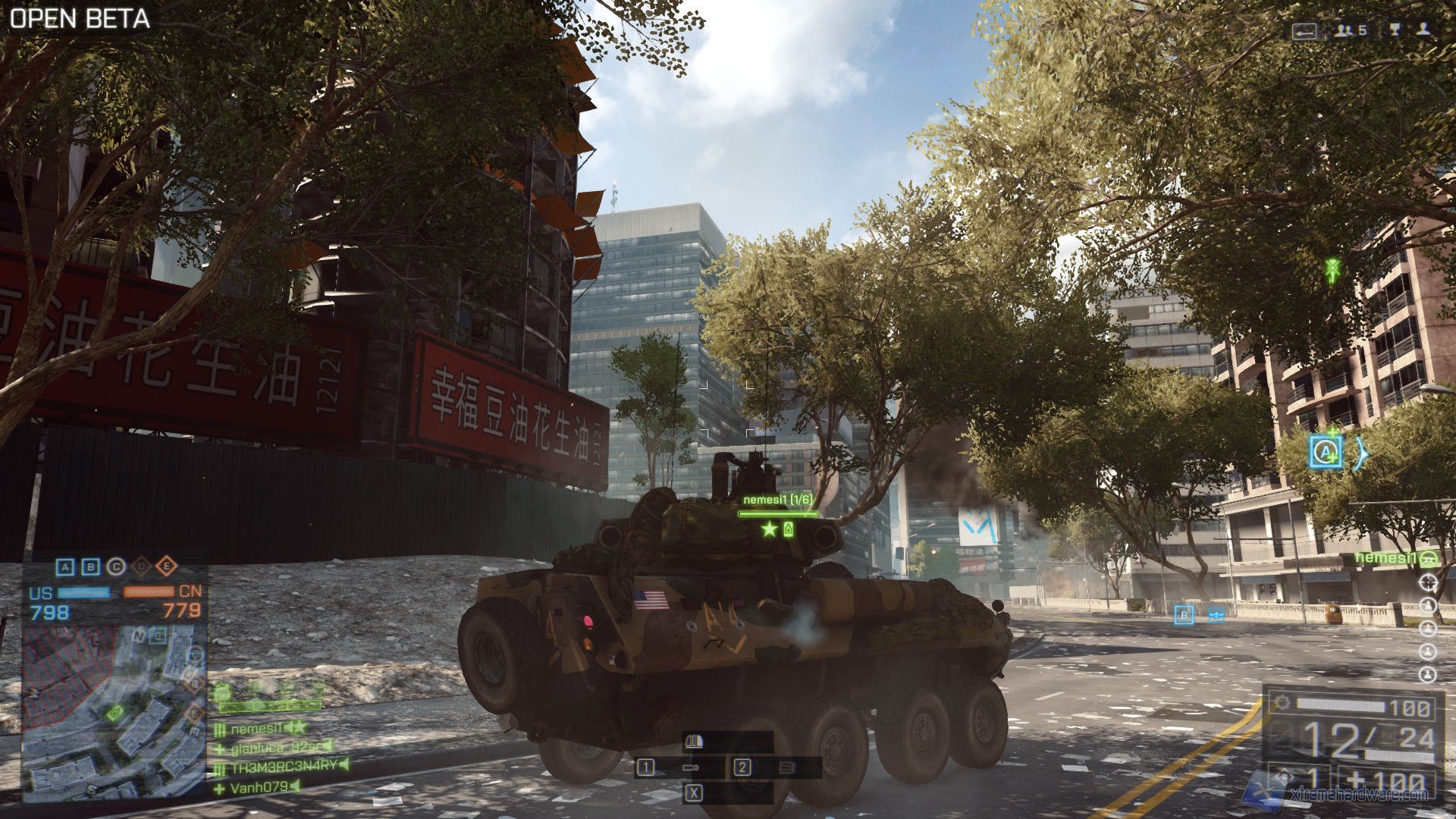
Task: Select the driver seat steering wheel icon
Action: [x=1428, y=560]
